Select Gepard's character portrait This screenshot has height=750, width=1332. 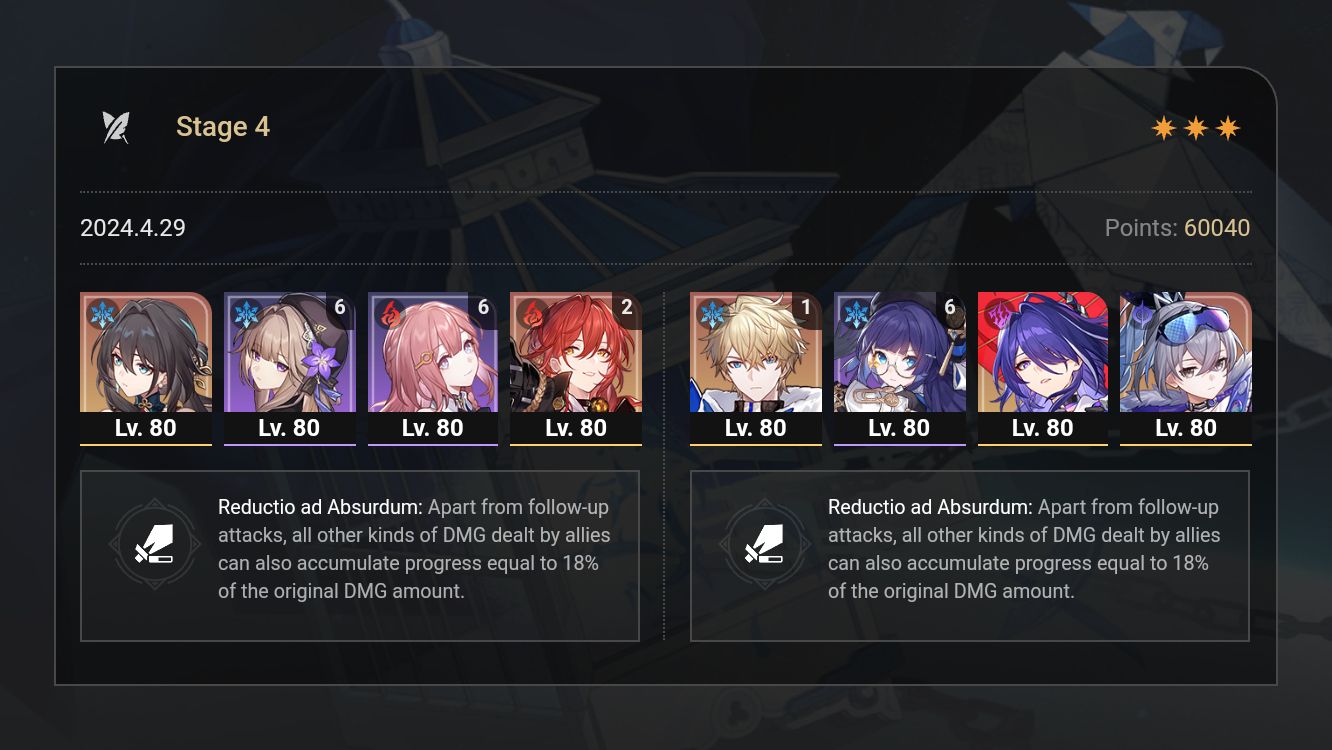pos(756,355)
